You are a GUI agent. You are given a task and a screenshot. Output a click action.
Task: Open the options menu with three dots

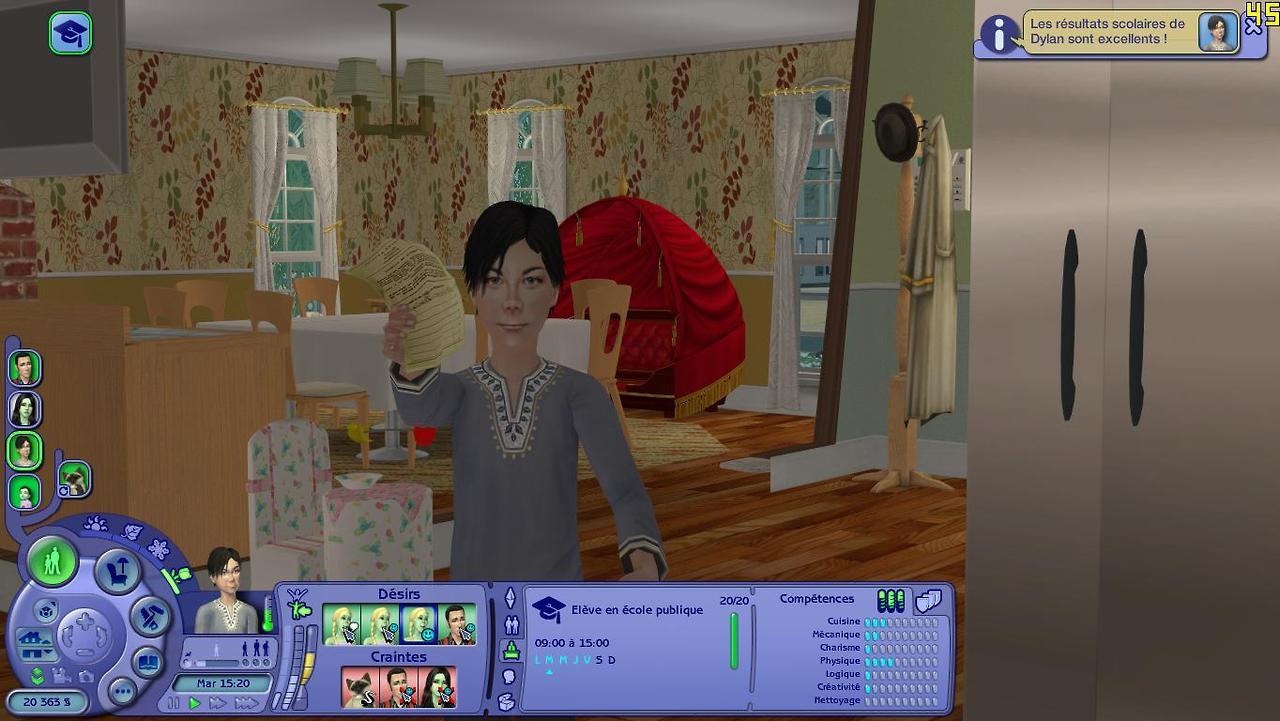pyautogui.click(x=122, y=691)
